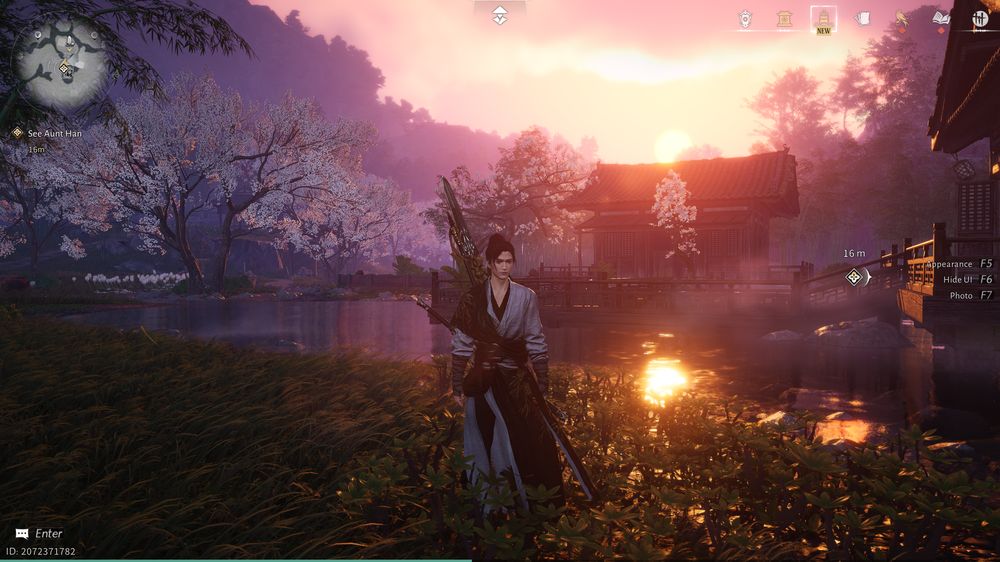Open the chat box labeled Enter
This screenshot has width=1000, height=562.
pyautogui.click(x=39, y=534)
